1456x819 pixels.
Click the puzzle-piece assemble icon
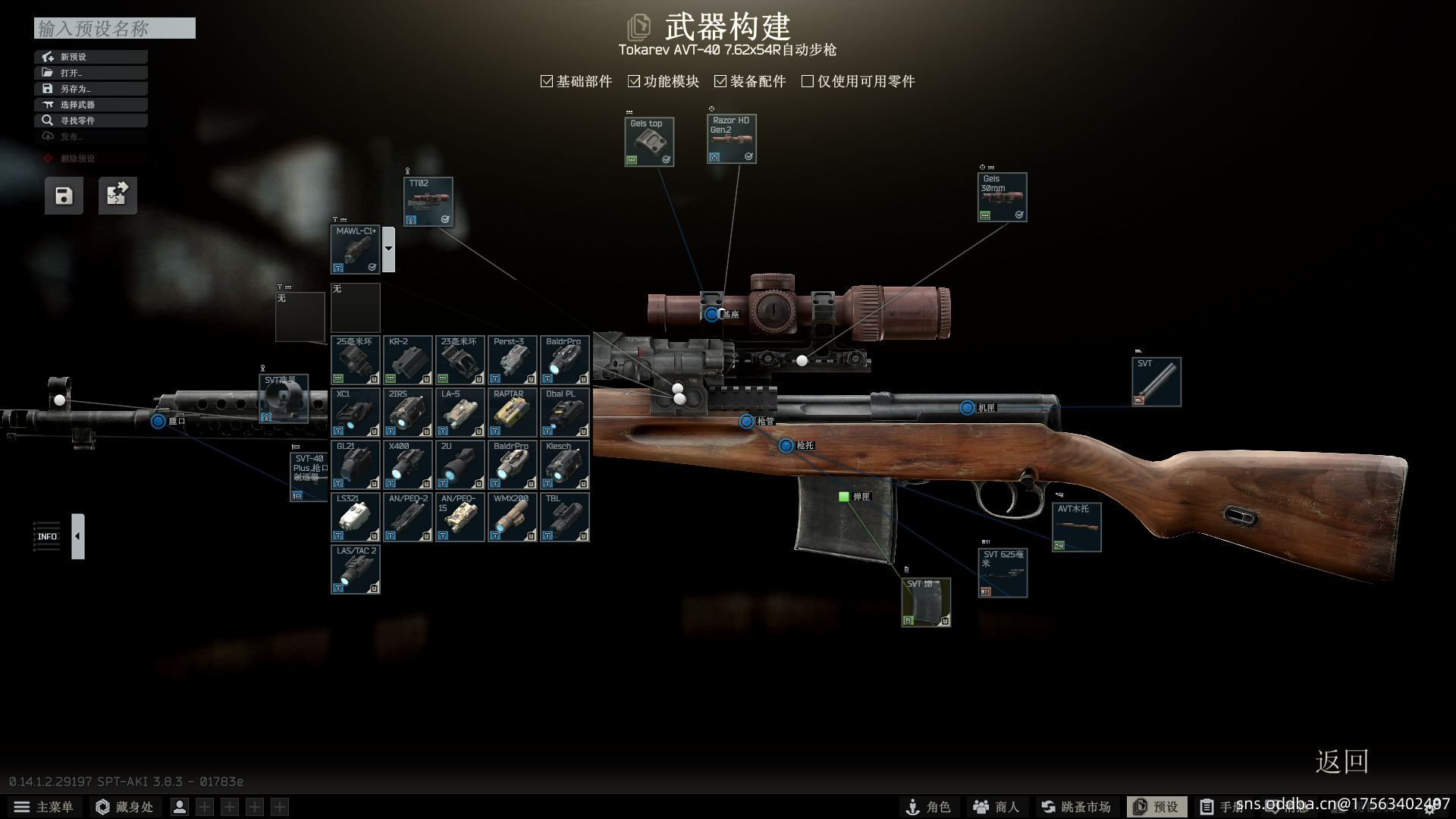[118, 195]
